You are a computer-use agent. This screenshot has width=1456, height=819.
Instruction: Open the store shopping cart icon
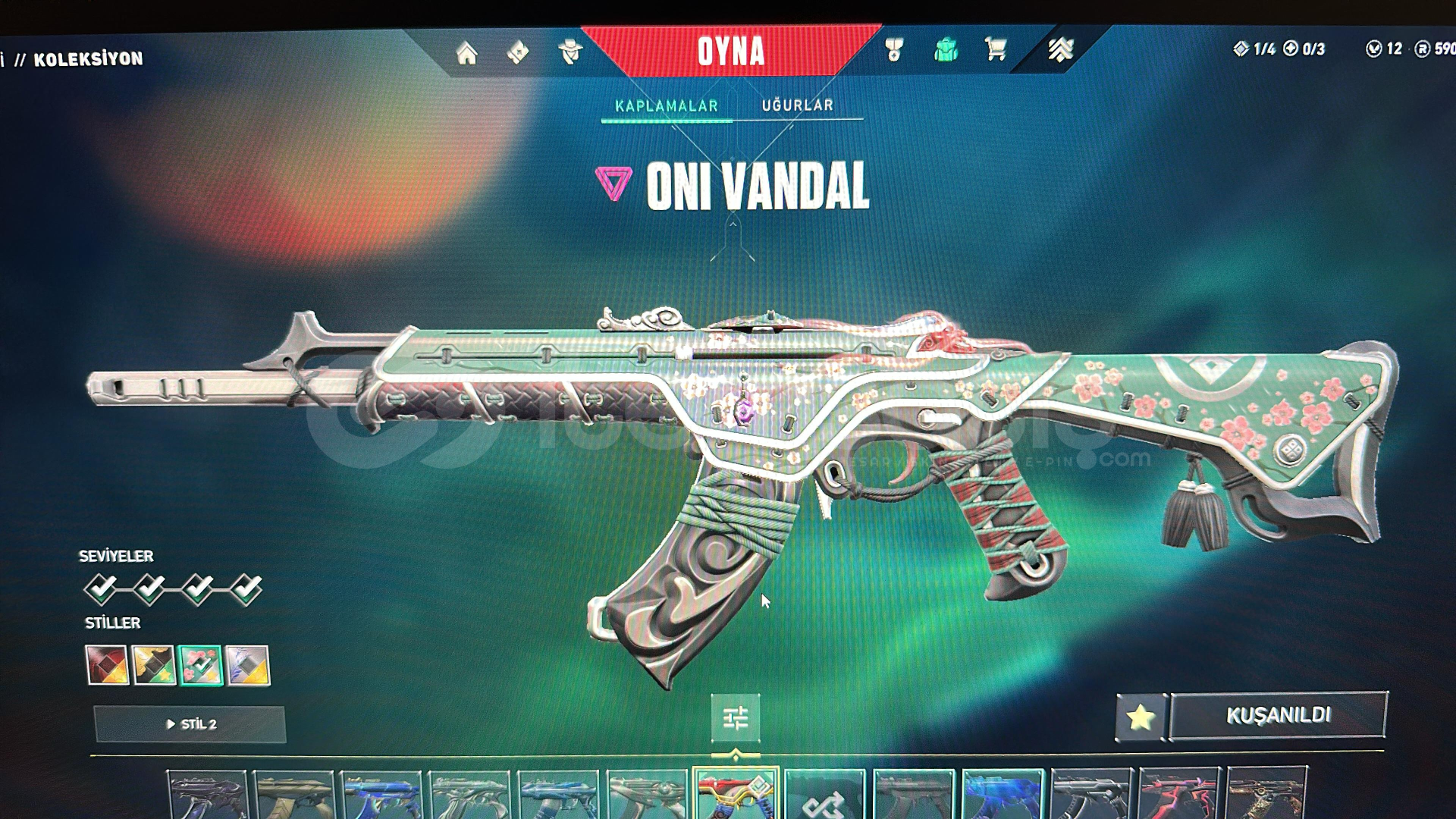(996, 50)
